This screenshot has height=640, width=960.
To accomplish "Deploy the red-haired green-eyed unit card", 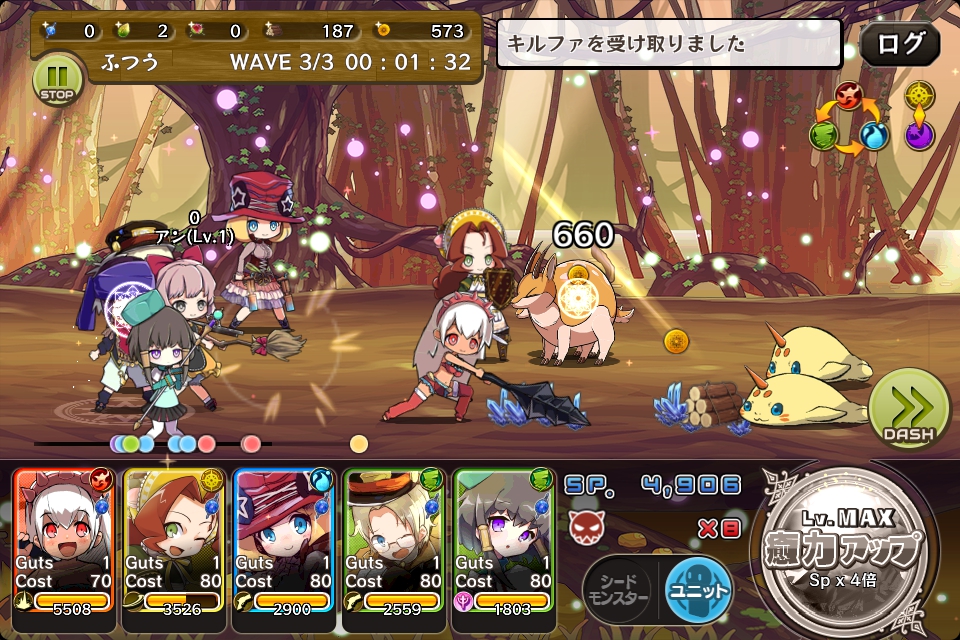I will pos(174,540).
